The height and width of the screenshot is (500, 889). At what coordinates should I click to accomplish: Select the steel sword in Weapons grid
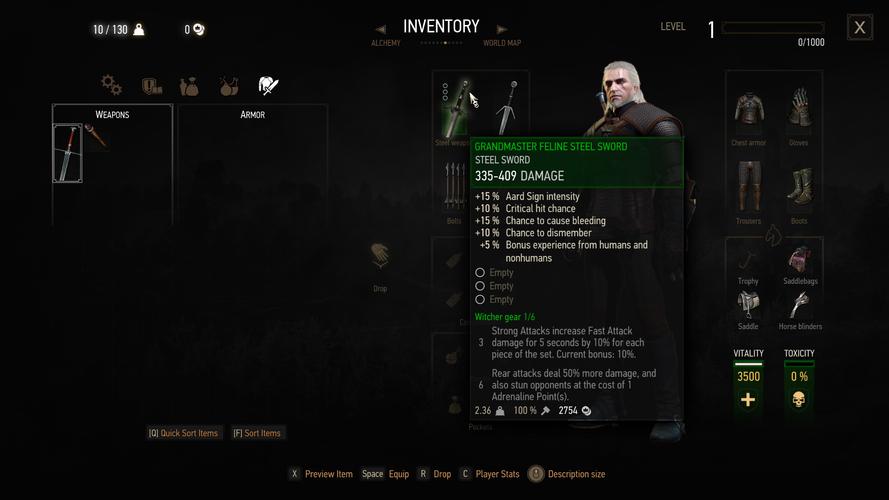point(67,153)
